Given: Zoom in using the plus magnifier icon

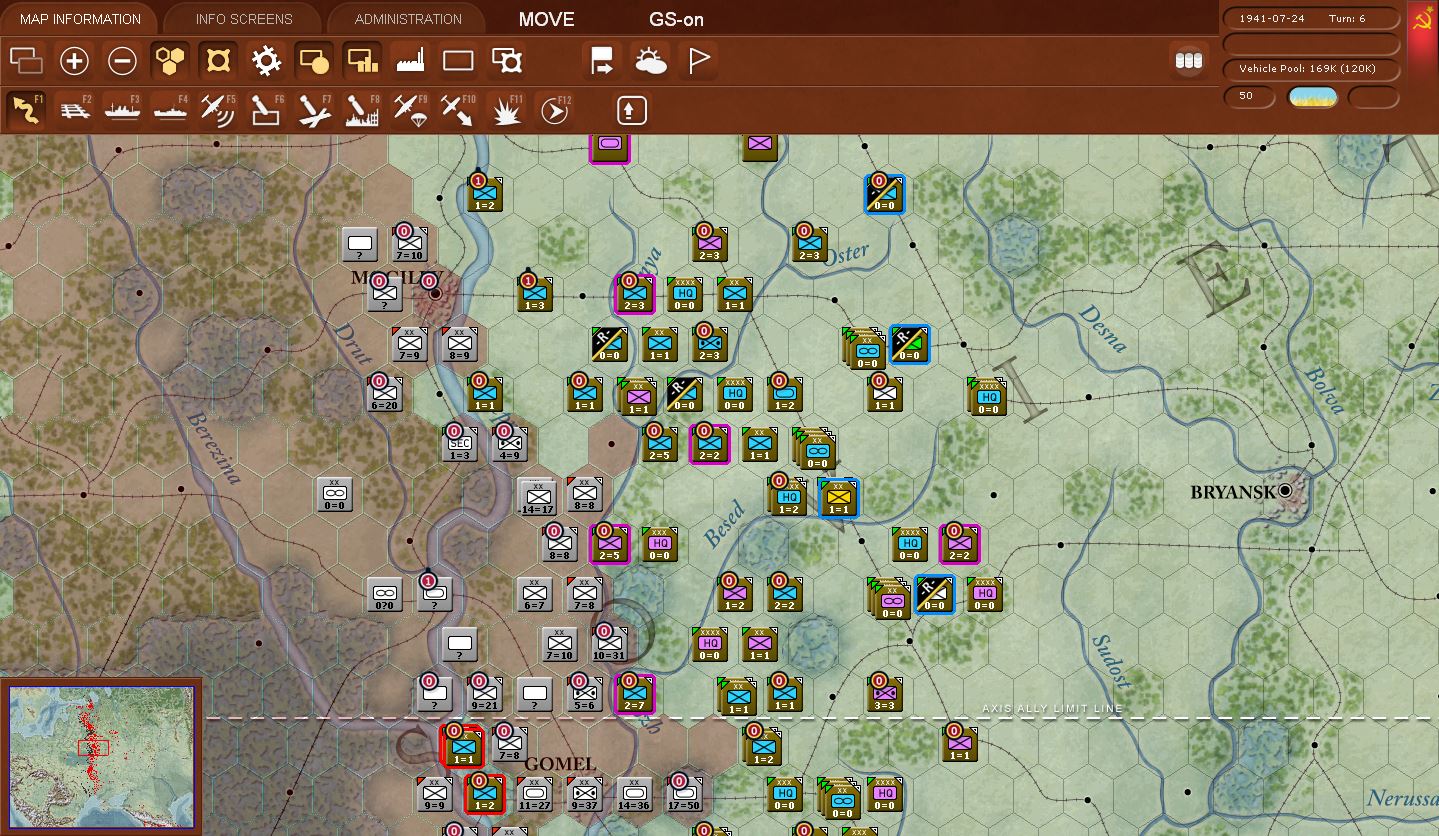Looking at the screenshot, I should (x=74, y=61).
